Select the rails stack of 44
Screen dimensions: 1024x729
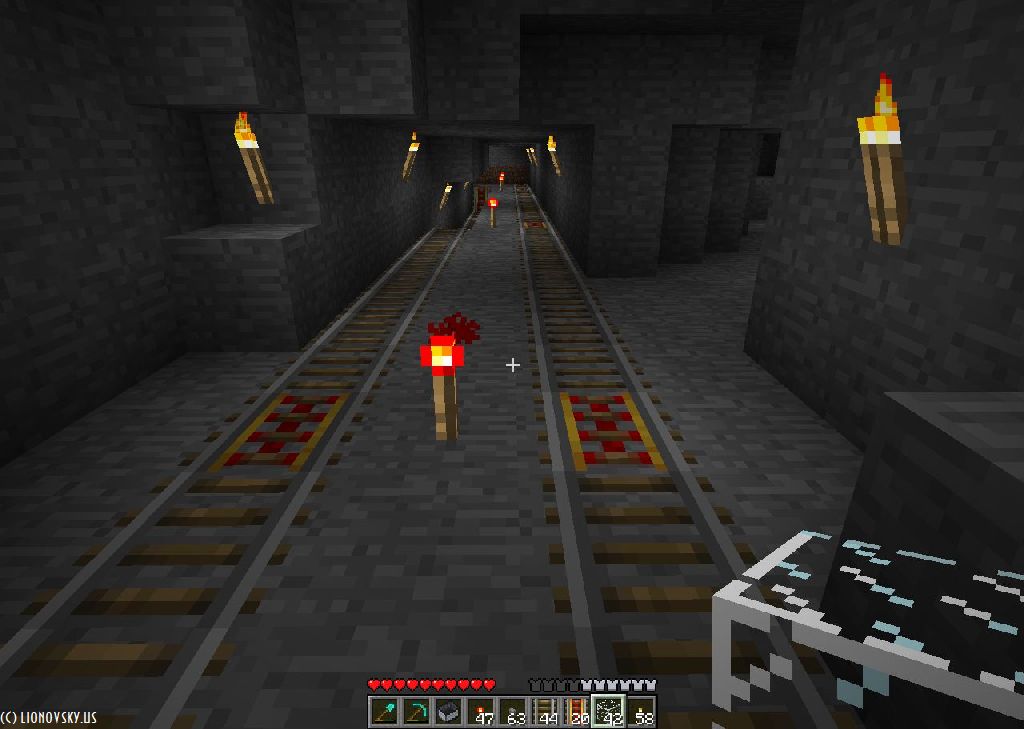click(544, 712)
